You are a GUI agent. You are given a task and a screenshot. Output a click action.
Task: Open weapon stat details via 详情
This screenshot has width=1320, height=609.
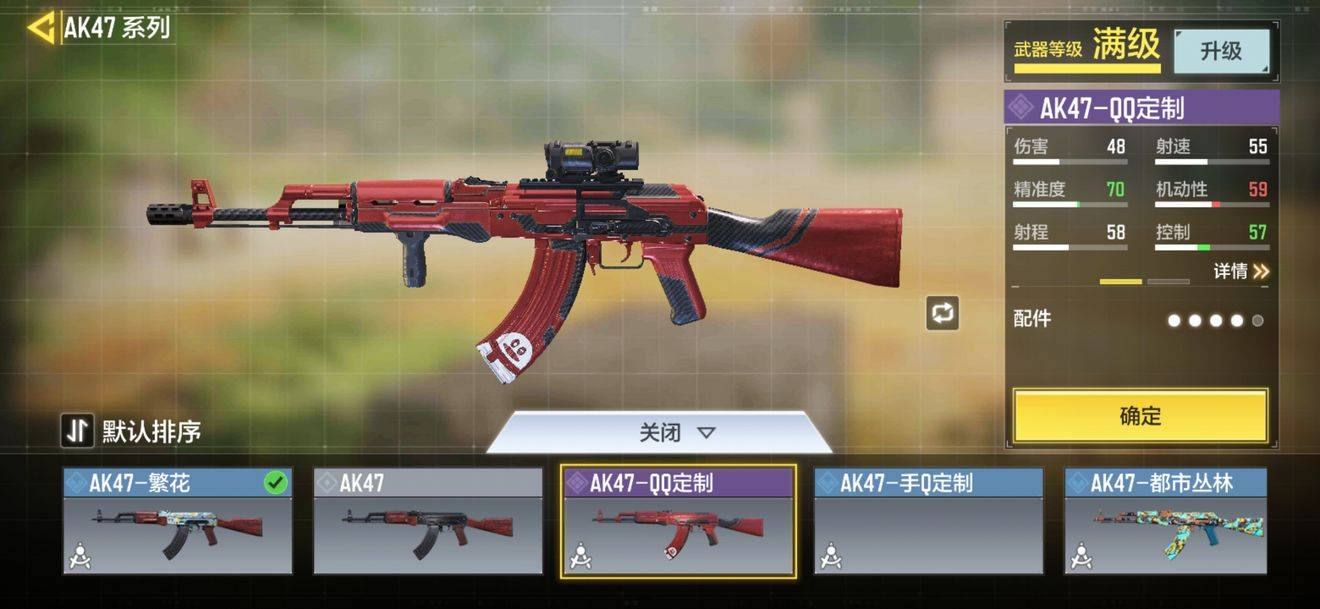coord(1241,271)
